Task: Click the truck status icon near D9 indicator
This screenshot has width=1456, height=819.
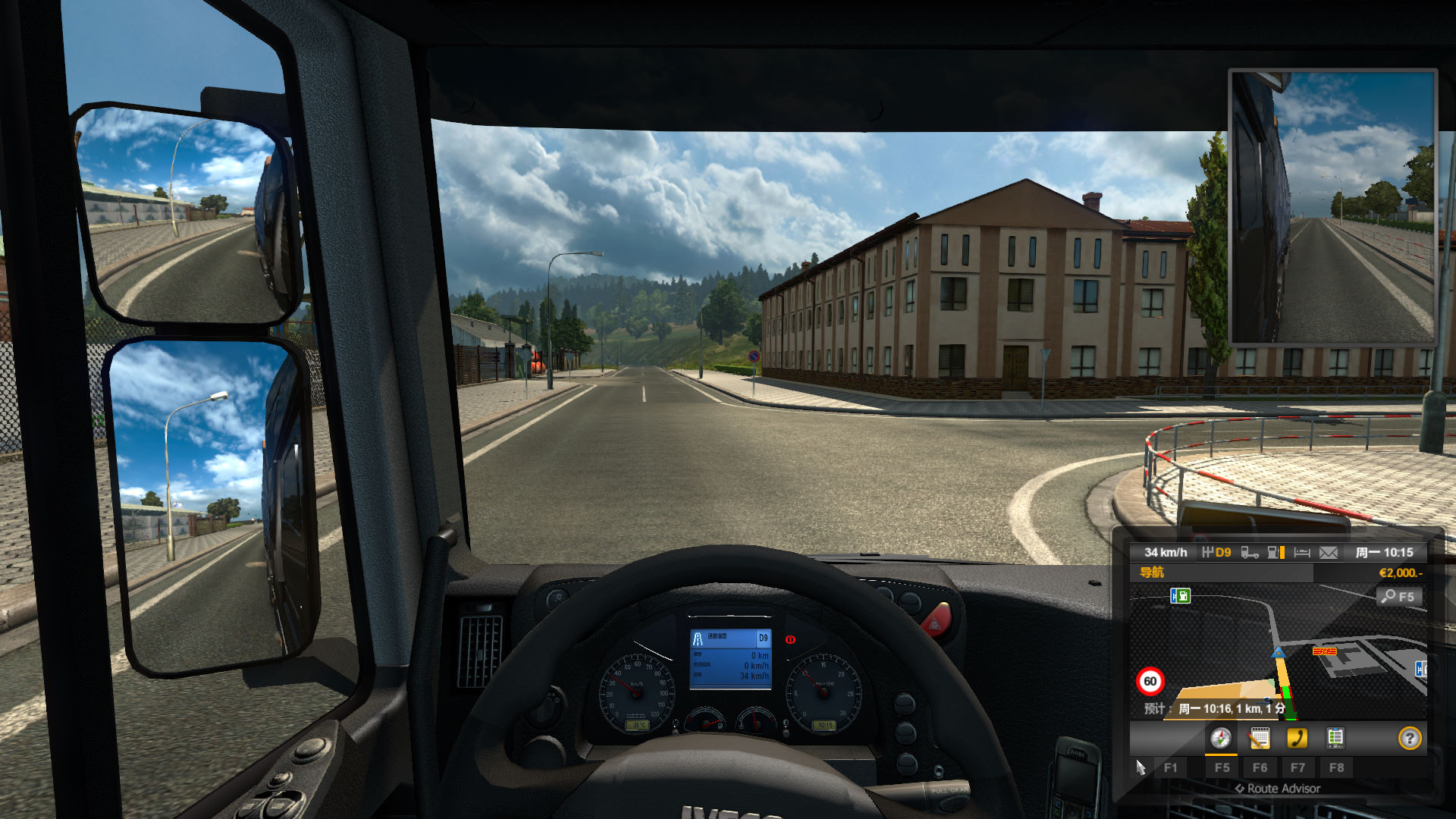Action: click(x=1250, y=553)
